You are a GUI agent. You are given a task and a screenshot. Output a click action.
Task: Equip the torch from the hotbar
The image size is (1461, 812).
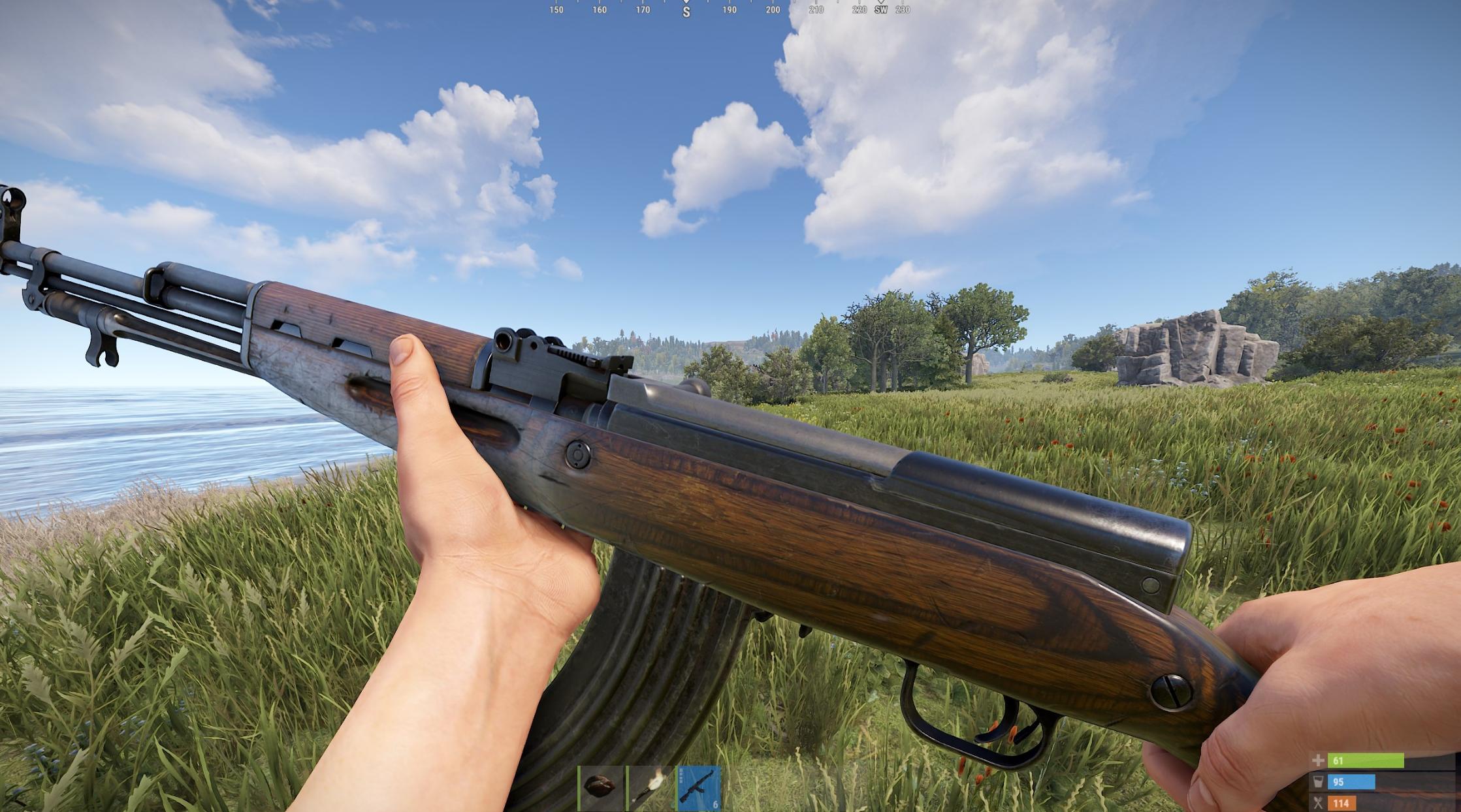pyautogui.click(x=650, y=787)
